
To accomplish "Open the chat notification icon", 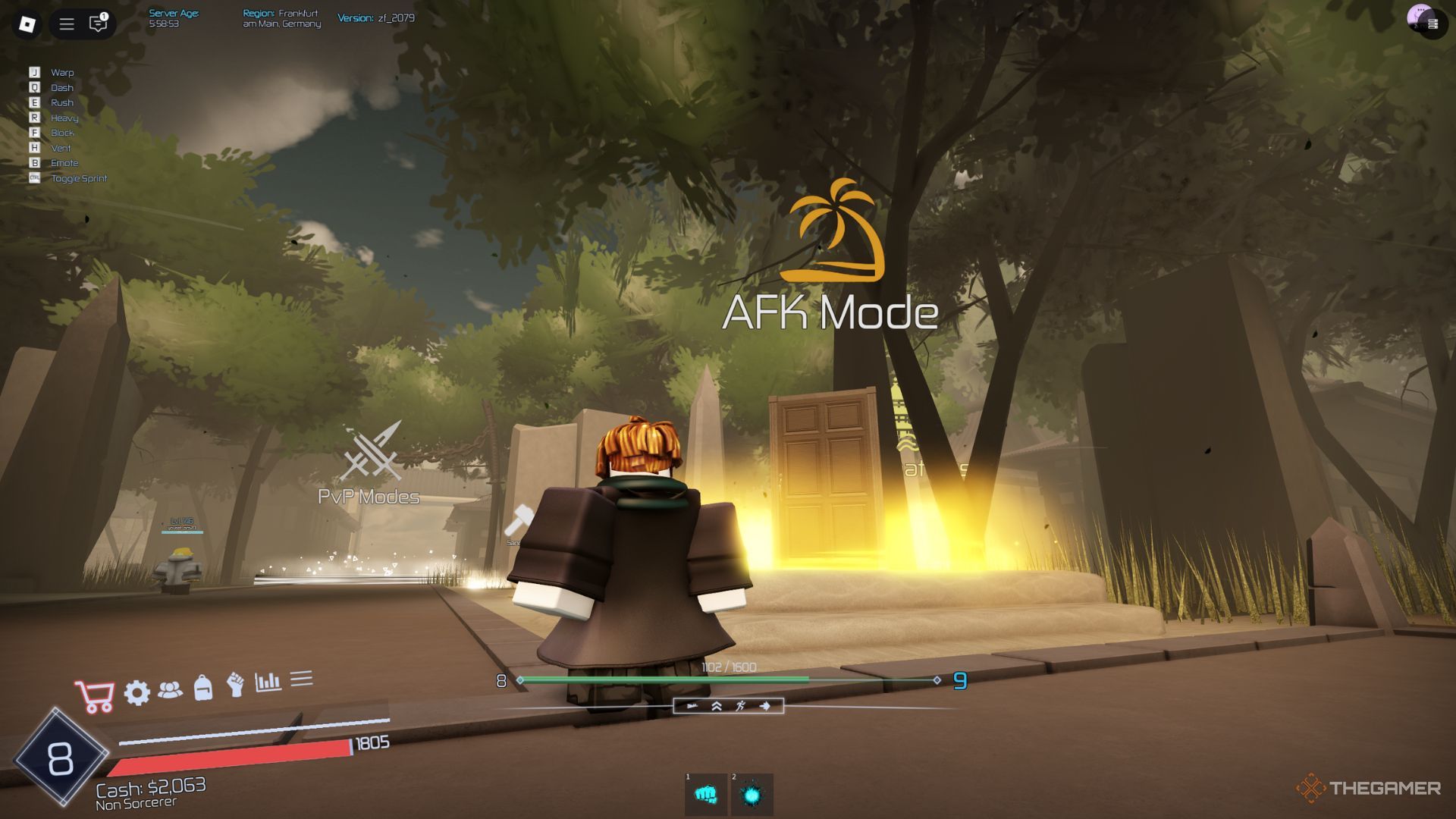I will (96, 24).
